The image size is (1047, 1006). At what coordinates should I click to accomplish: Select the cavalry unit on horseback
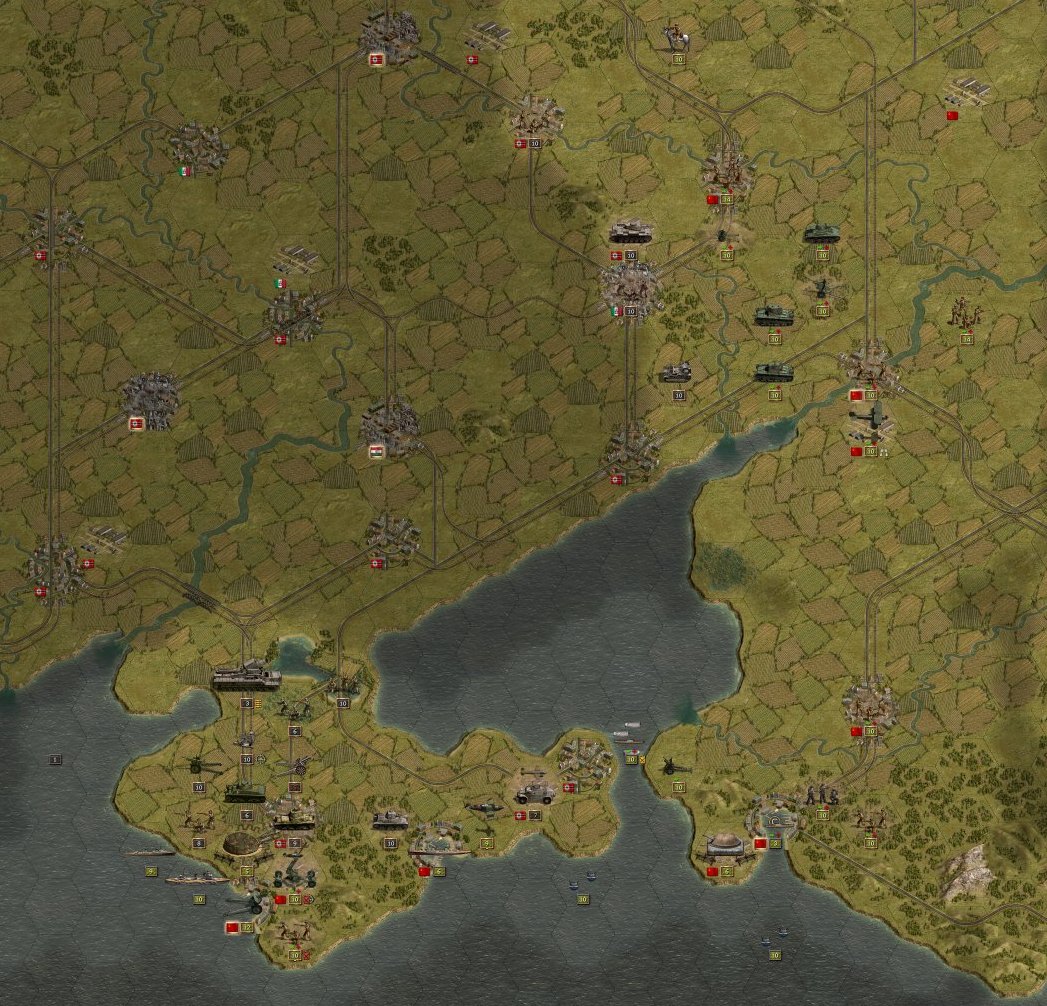(675, 39)
